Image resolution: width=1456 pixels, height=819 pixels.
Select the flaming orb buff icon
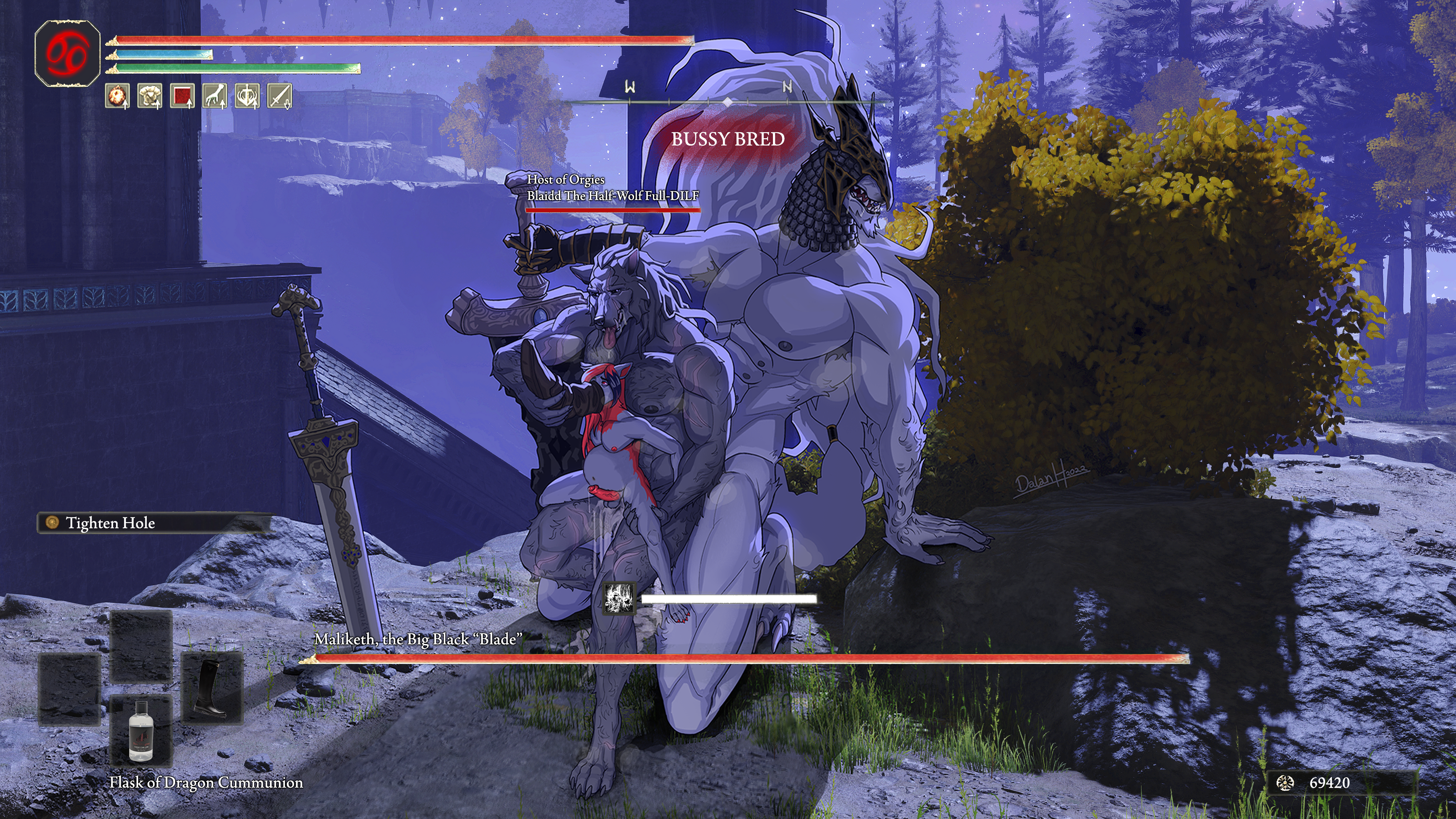tap(117, 96)
